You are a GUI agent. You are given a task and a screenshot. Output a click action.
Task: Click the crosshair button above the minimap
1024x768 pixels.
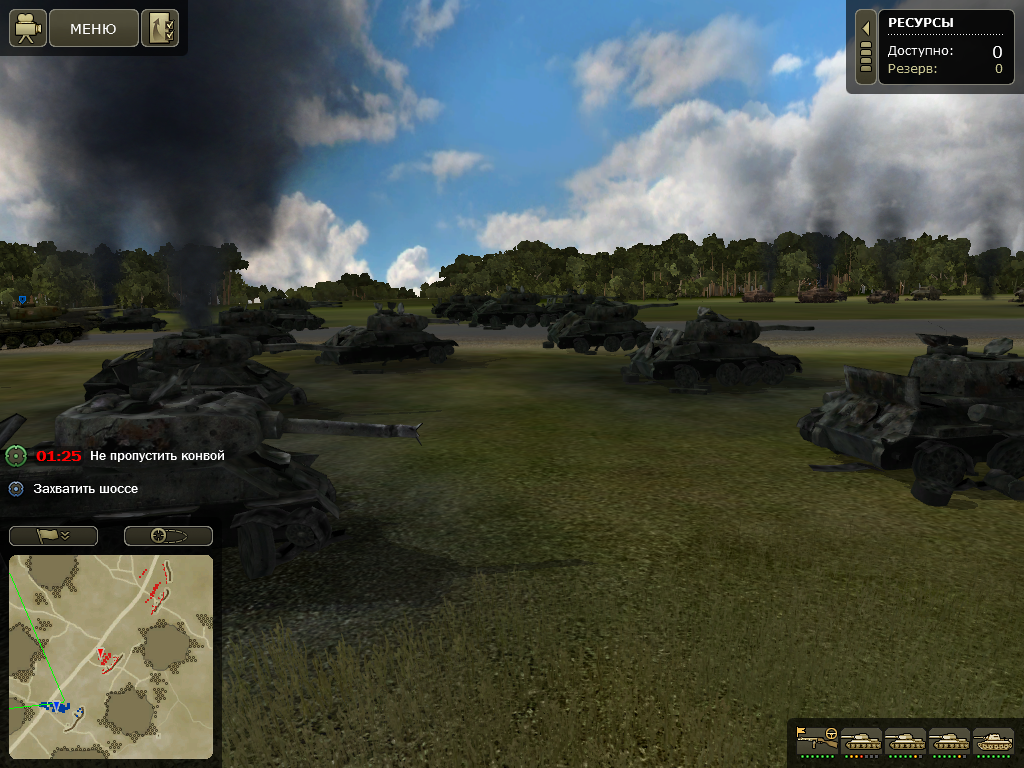click(168, 536)
